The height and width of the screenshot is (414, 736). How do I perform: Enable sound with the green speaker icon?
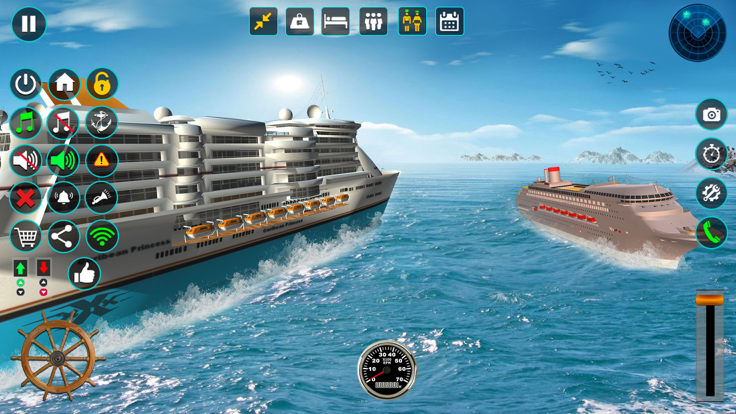pyautogui.click(x=64, y=160)
